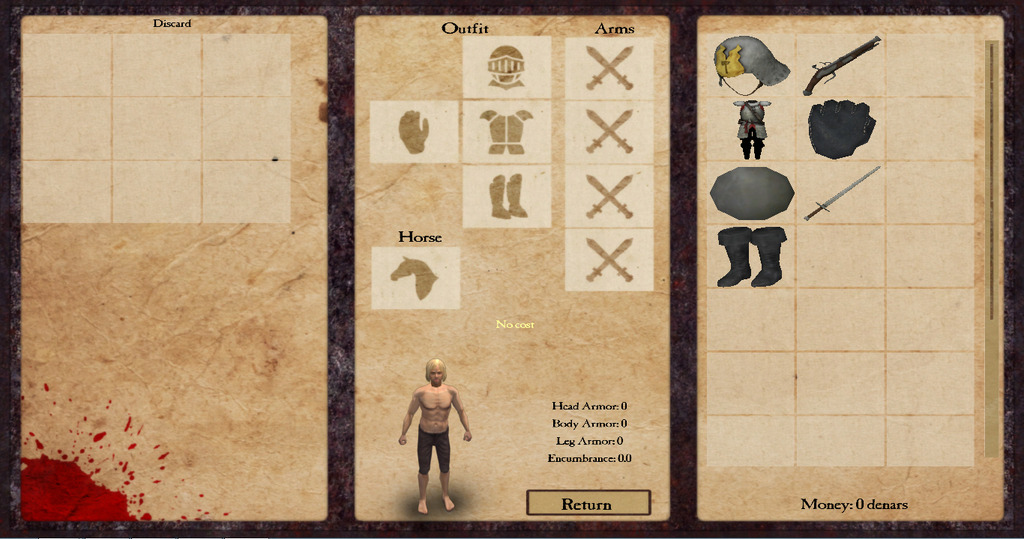Select the Horse equipment slot
The image size is (1024, 539).
tap(415, 278)
